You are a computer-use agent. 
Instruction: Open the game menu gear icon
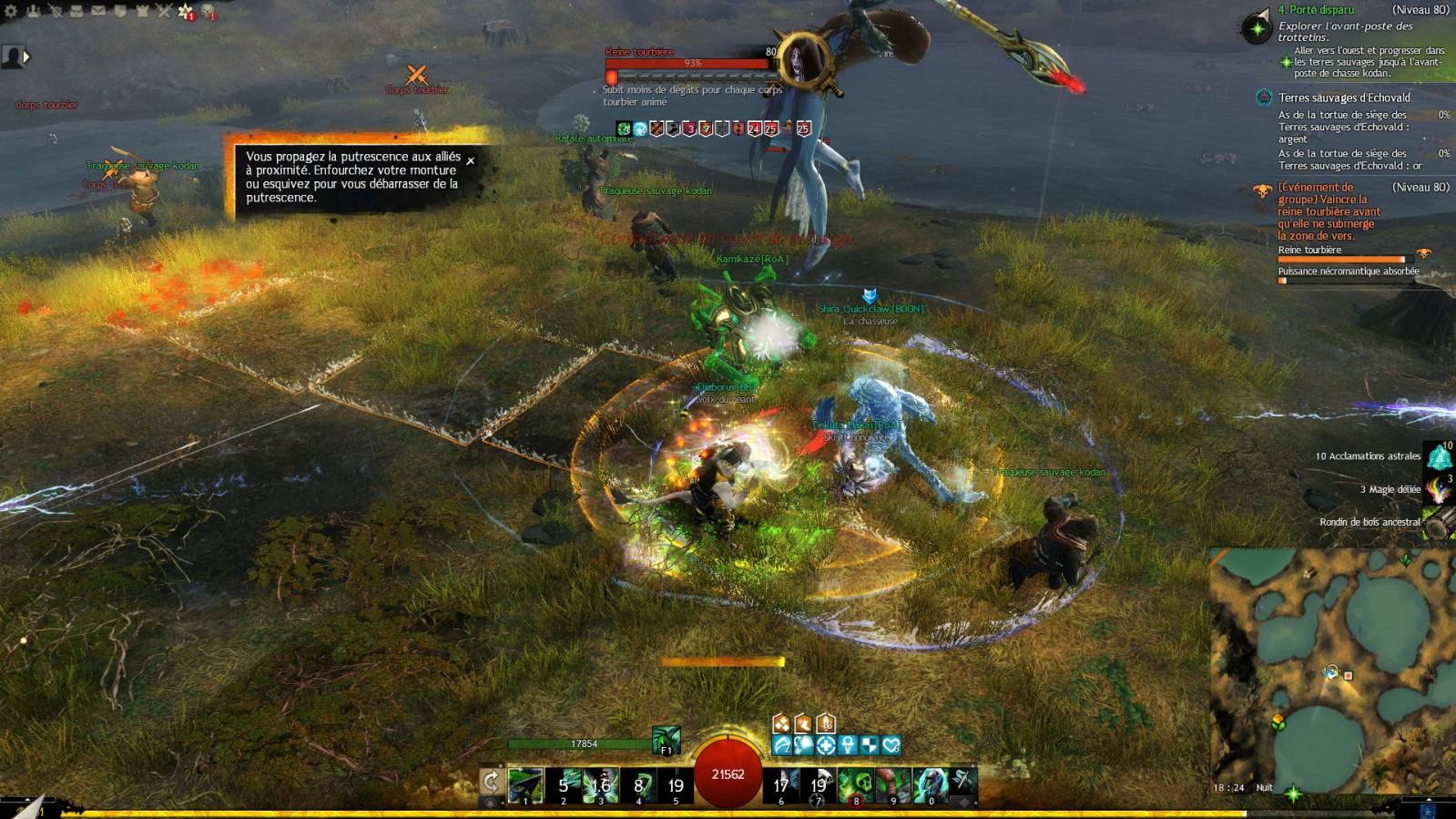(x=12, y=11)
